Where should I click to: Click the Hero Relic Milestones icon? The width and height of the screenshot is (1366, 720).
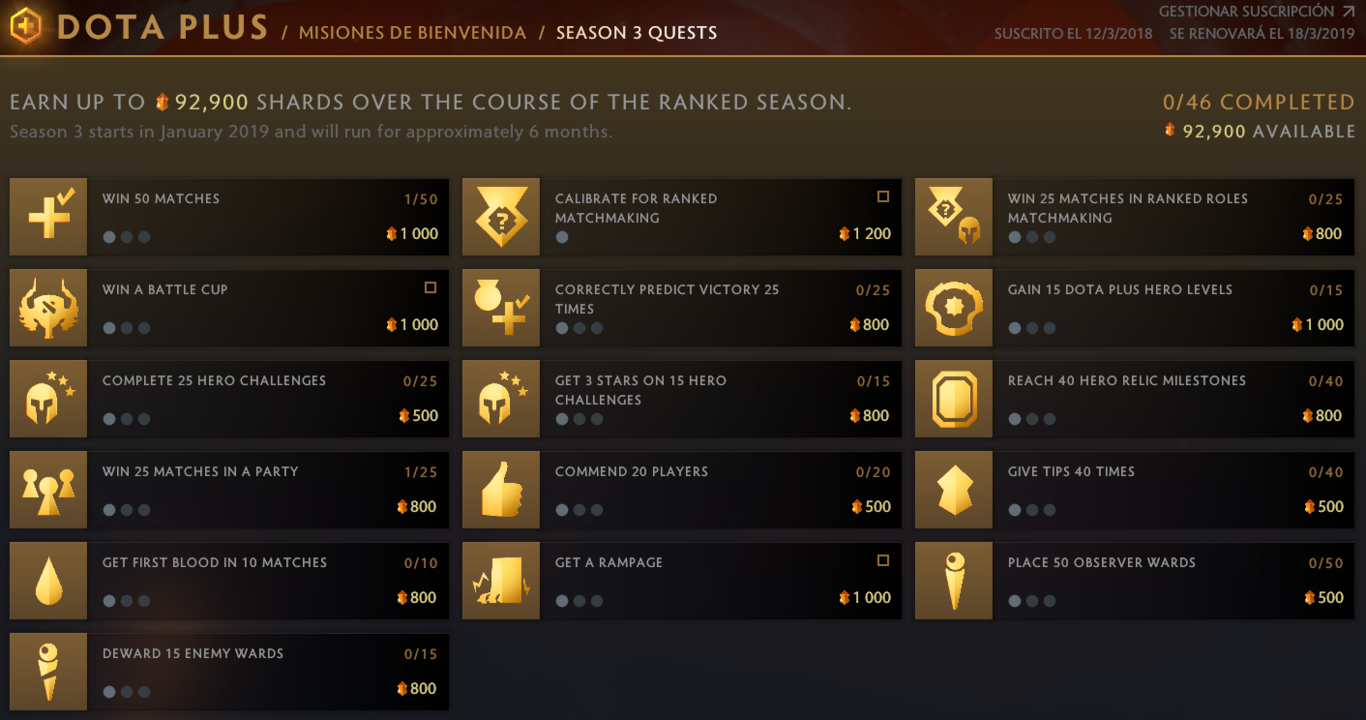(x=953, y=398)
